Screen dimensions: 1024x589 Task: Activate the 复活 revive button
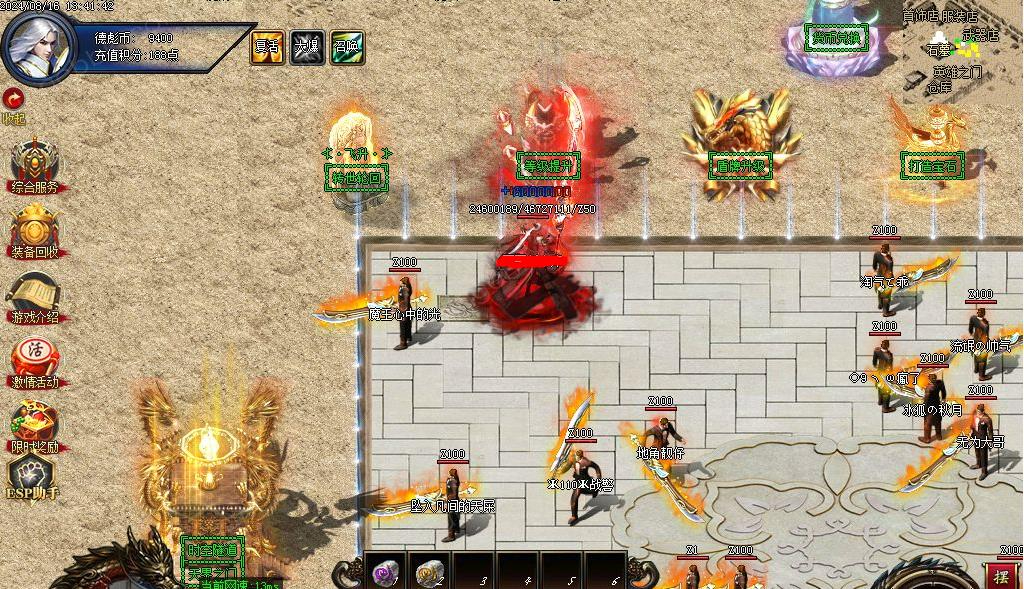[267, 47]
